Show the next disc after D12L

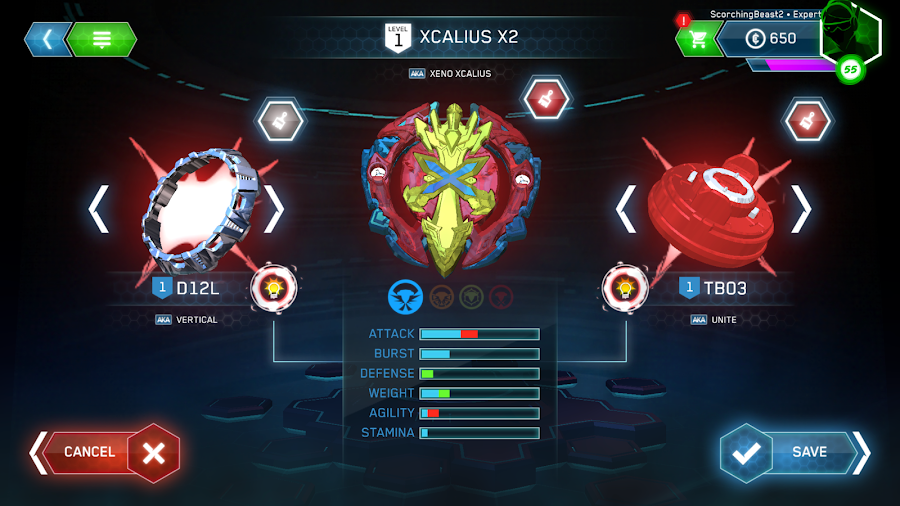(x=274, y=209)
